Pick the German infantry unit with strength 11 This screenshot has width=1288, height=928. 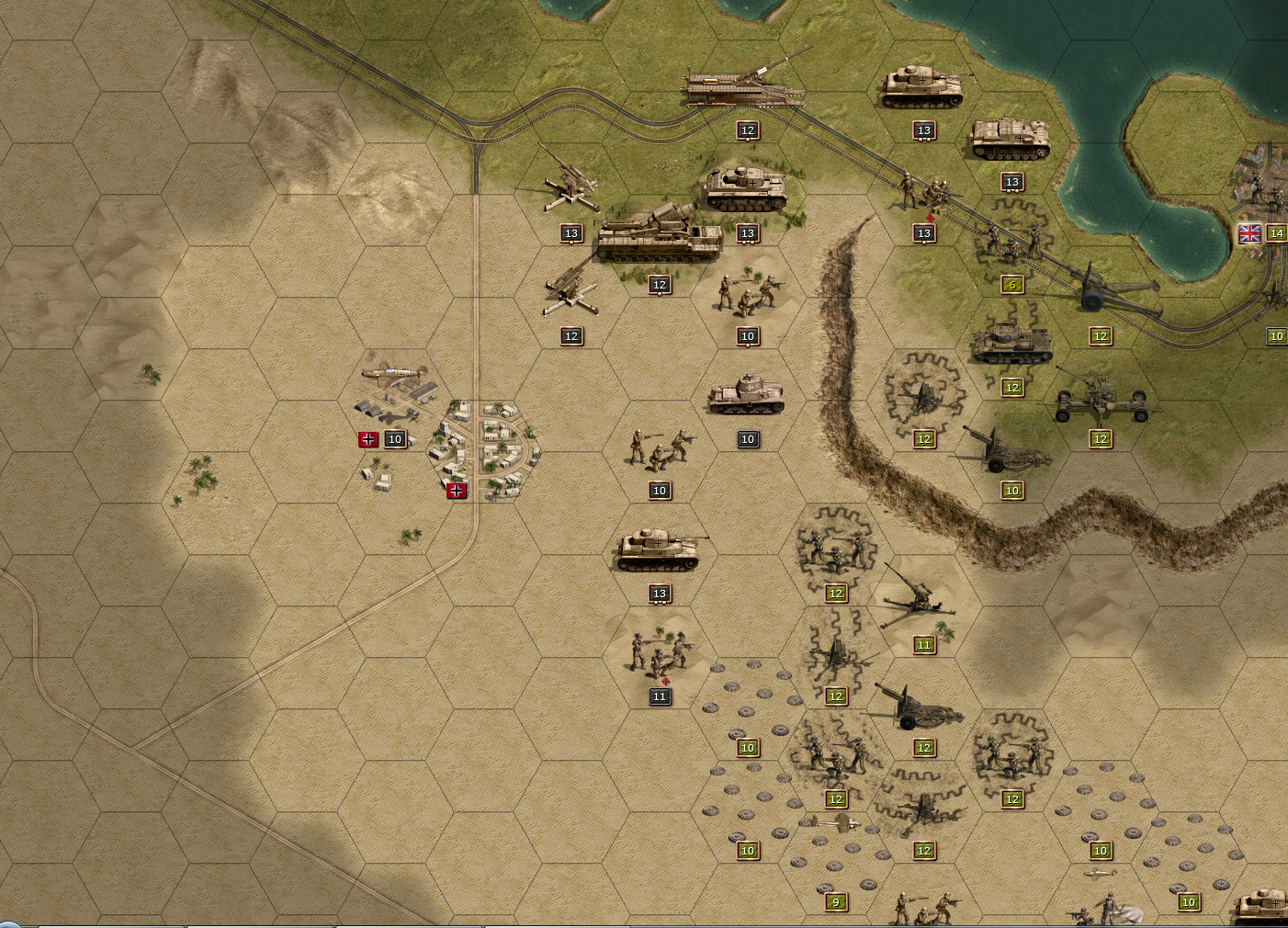pos(660,653)
